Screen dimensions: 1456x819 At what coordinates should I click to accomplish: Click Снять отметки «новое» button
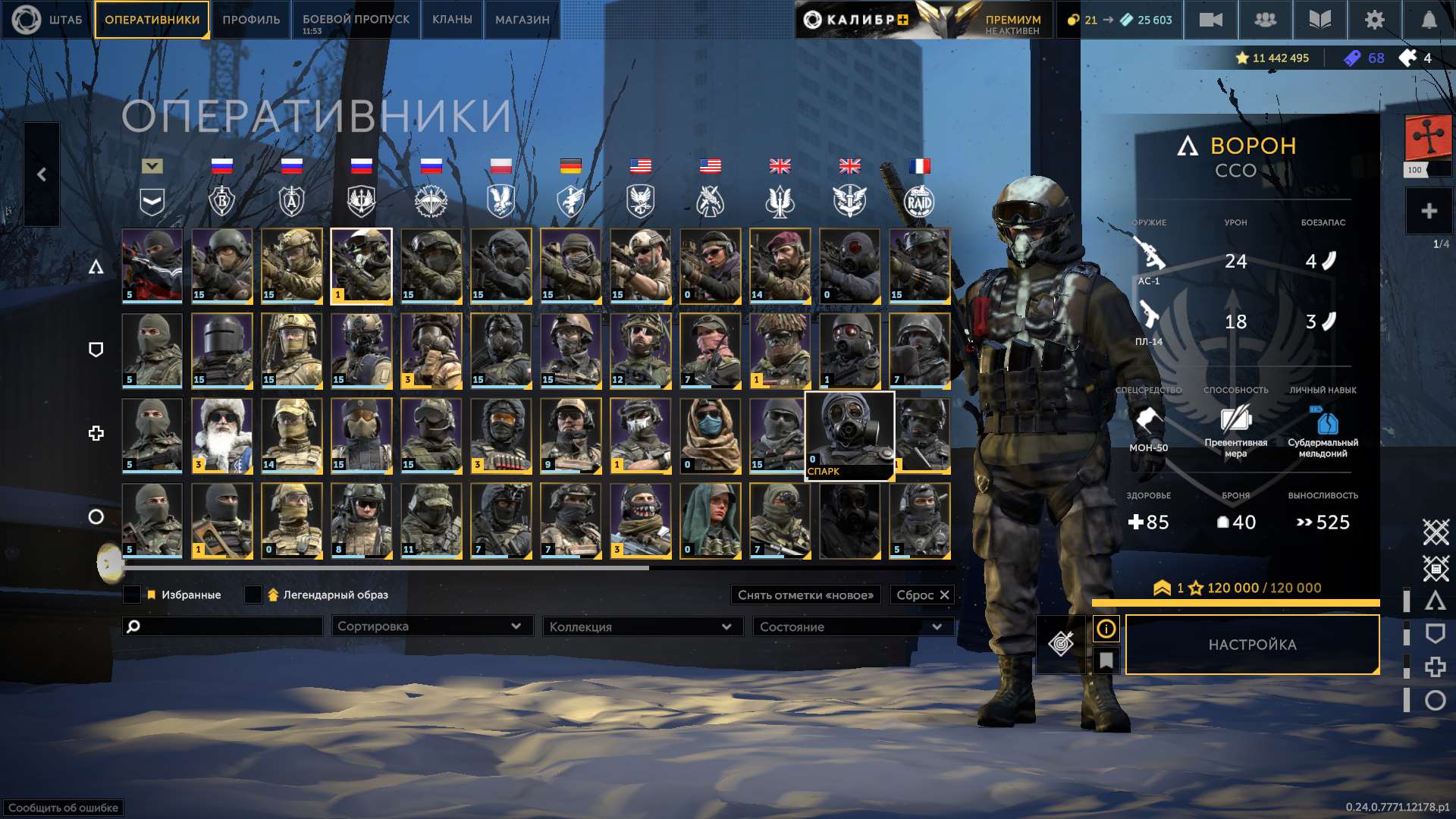(805, 595)
